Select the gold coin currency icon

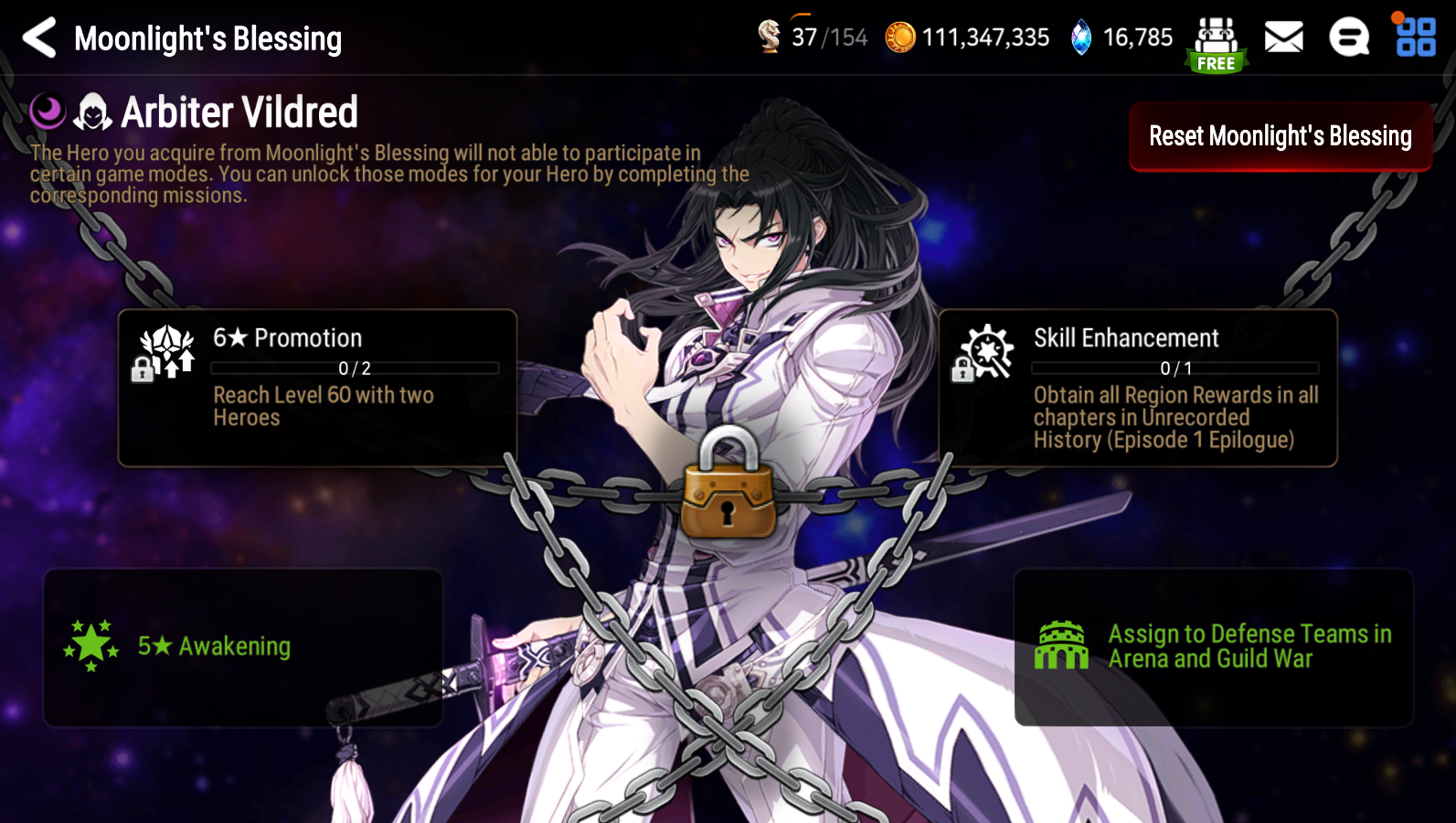901,37
